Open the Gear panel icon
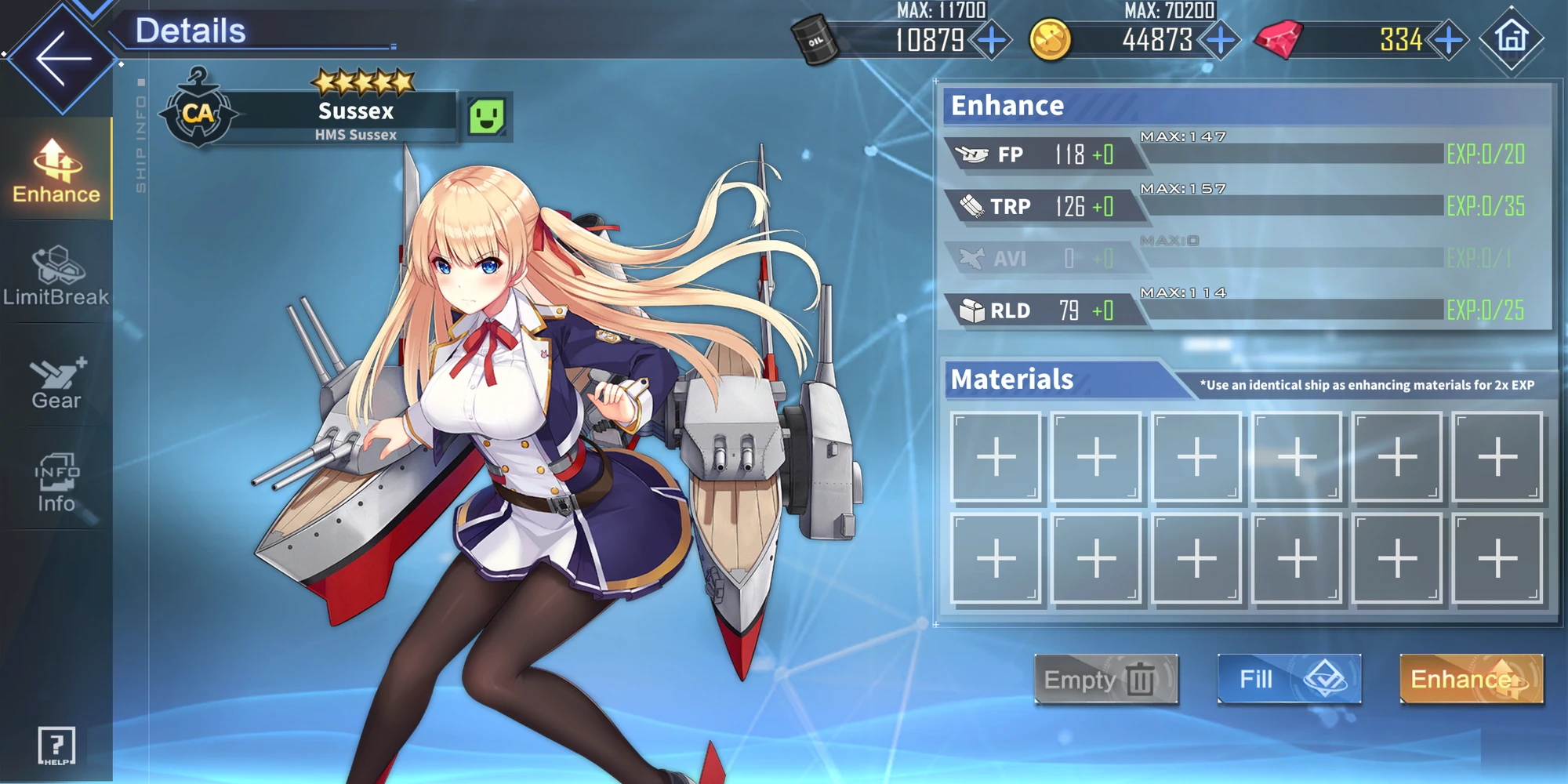 (55, 376)
